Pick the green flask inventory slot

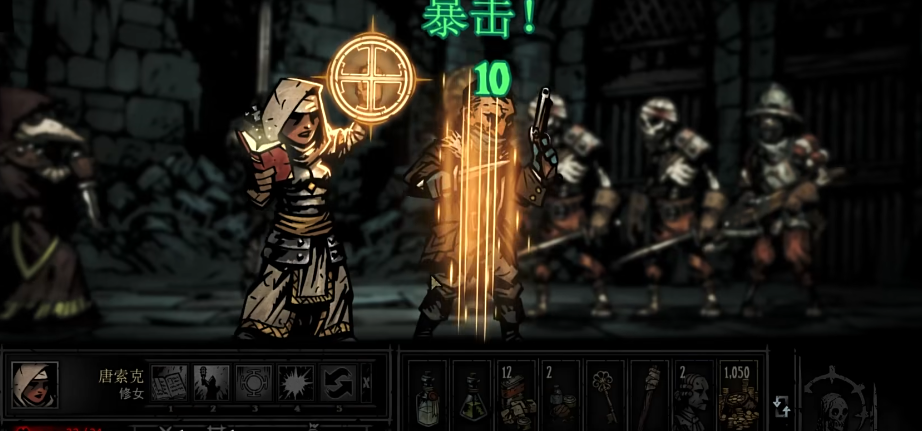click(472, 393)
